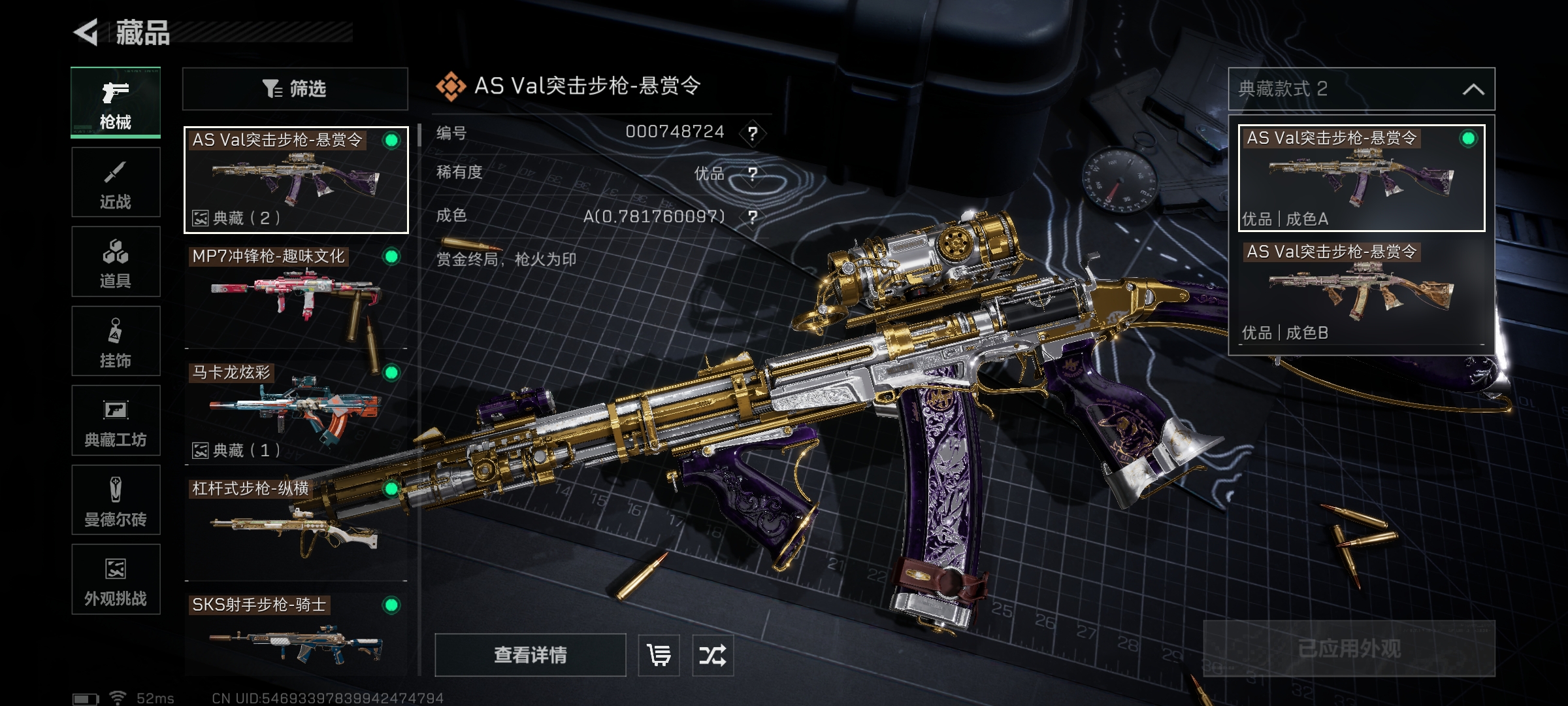Show the 稀有度 rarity help tooltip

pos(753,174)
